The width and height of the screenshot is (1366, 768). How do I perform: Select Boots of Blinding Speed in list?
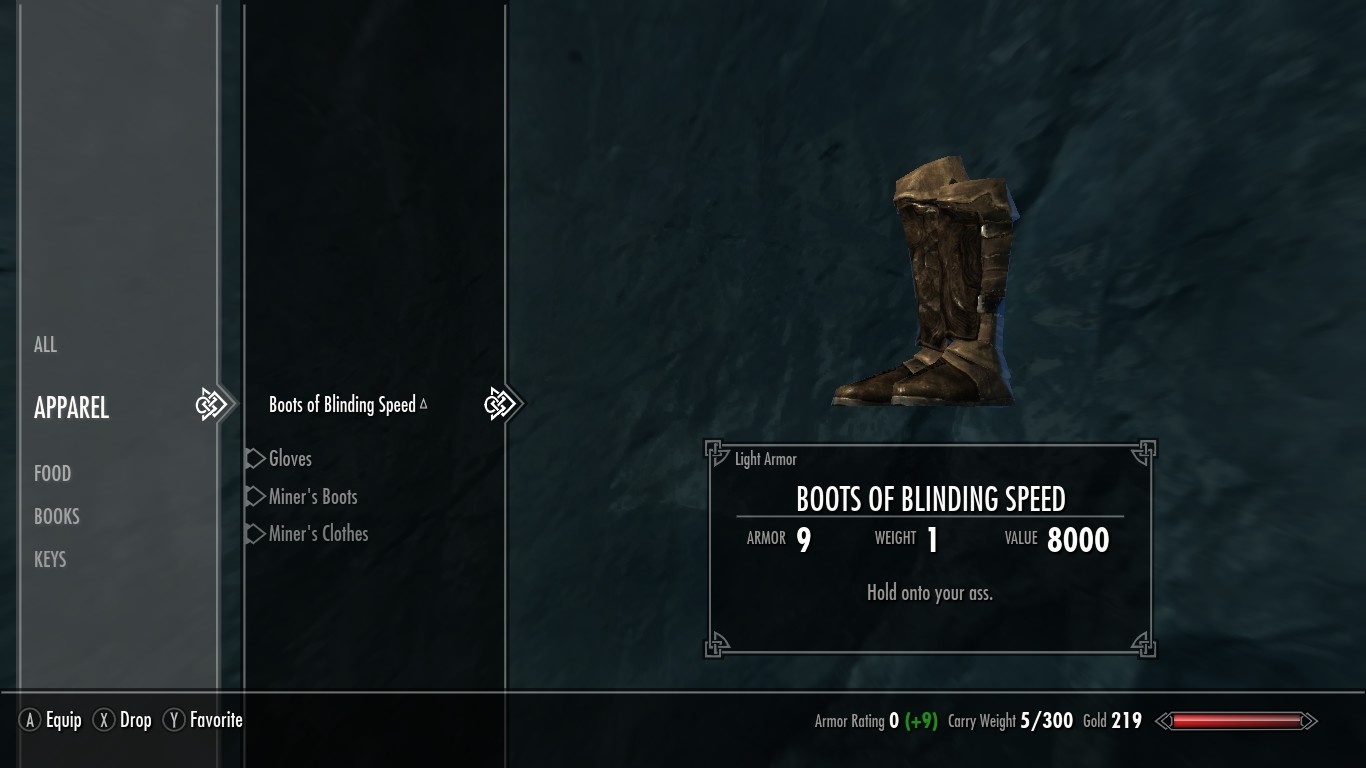pyautogui.click(x=342, y=405)
